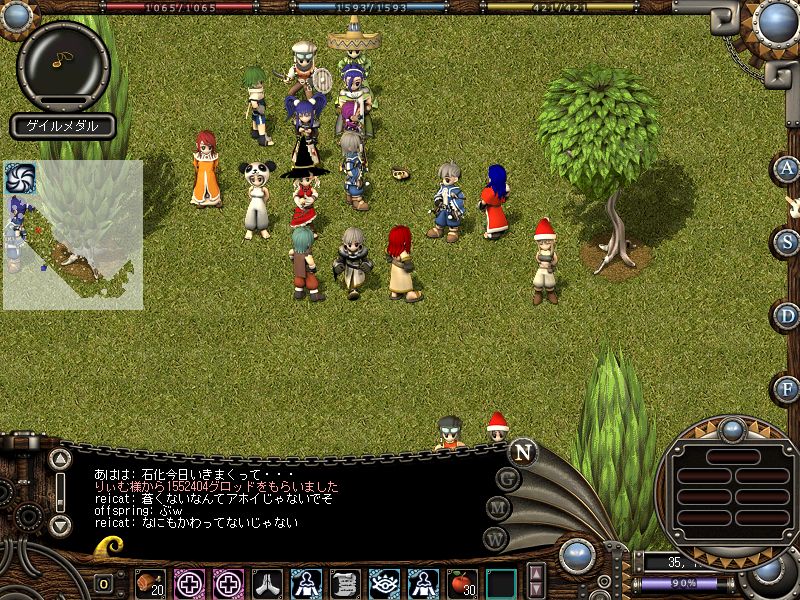Click the N chat channel button

522,452
